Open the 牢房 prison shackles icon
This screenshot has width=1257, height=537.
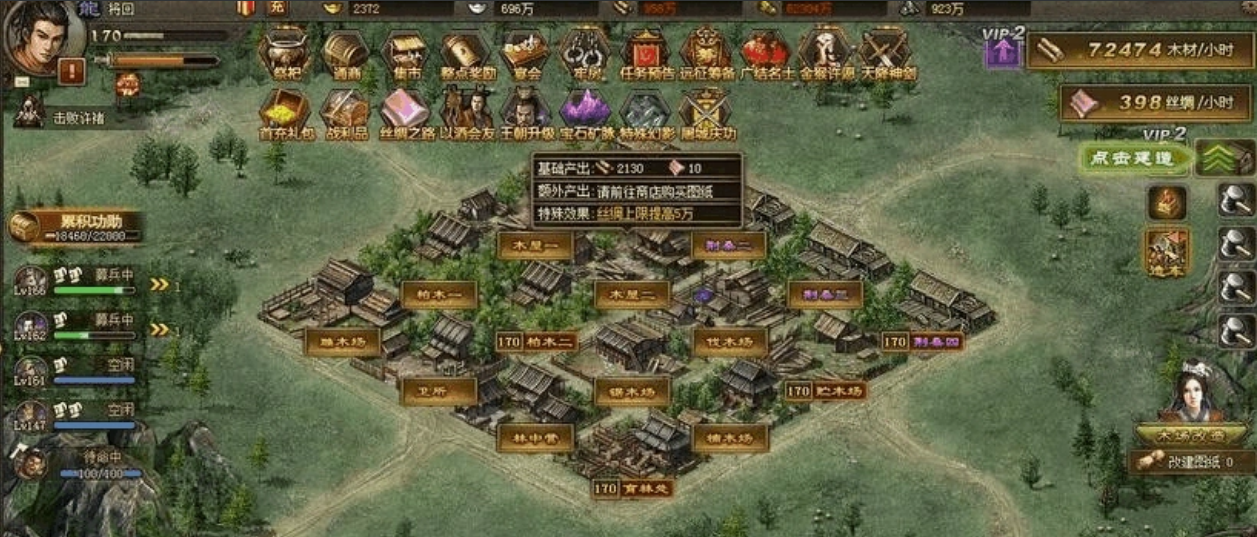pos(584,51)
